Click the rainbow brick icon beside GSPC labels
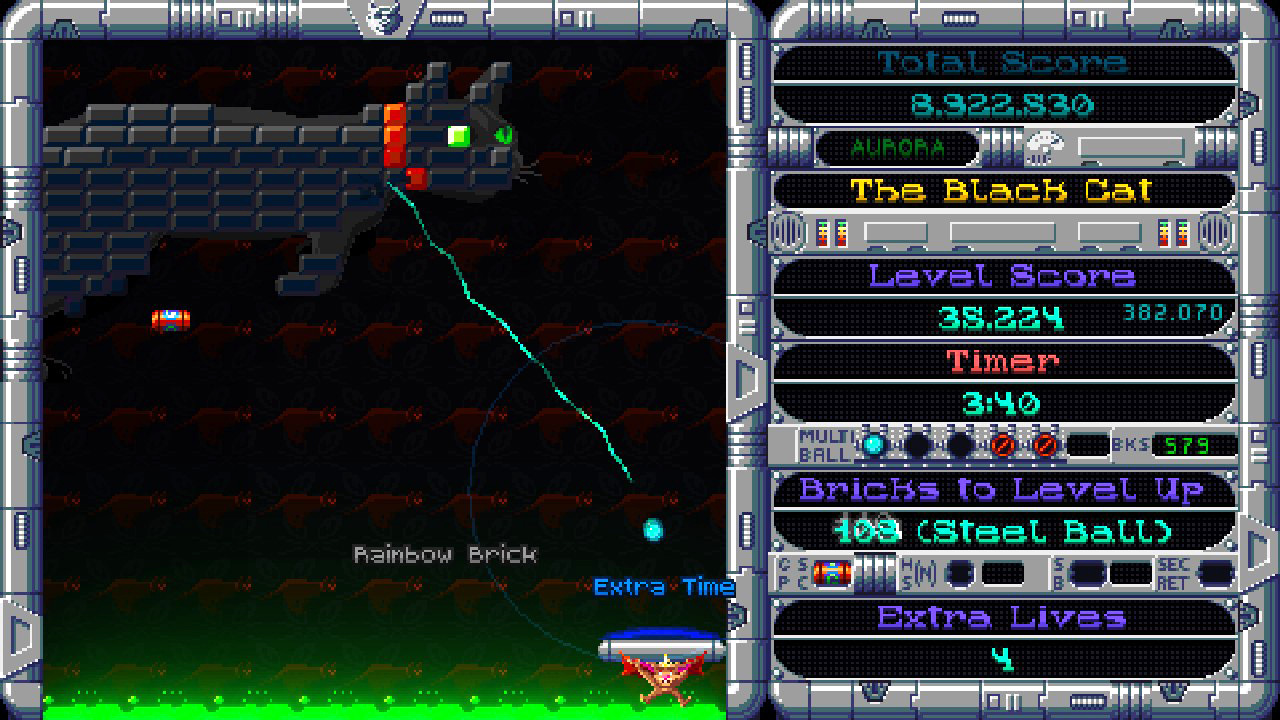Viewport: 1280px width, 720px height. click(x=832, y=573)
